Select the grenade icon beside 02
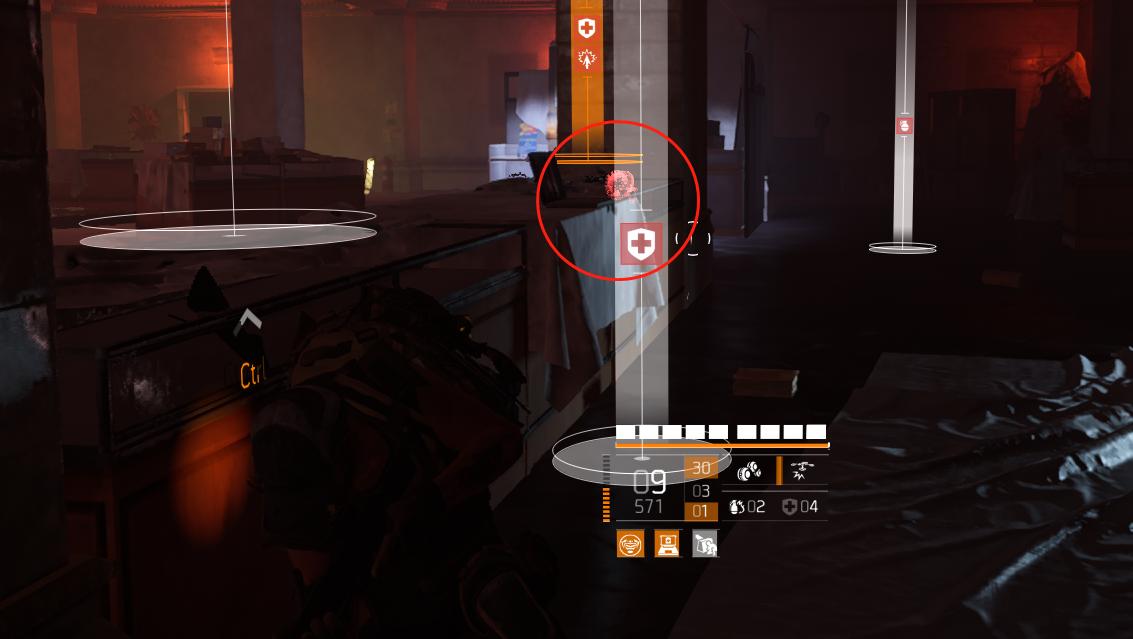This screenshot has width=1133, height=639. (x=737, y=507)
